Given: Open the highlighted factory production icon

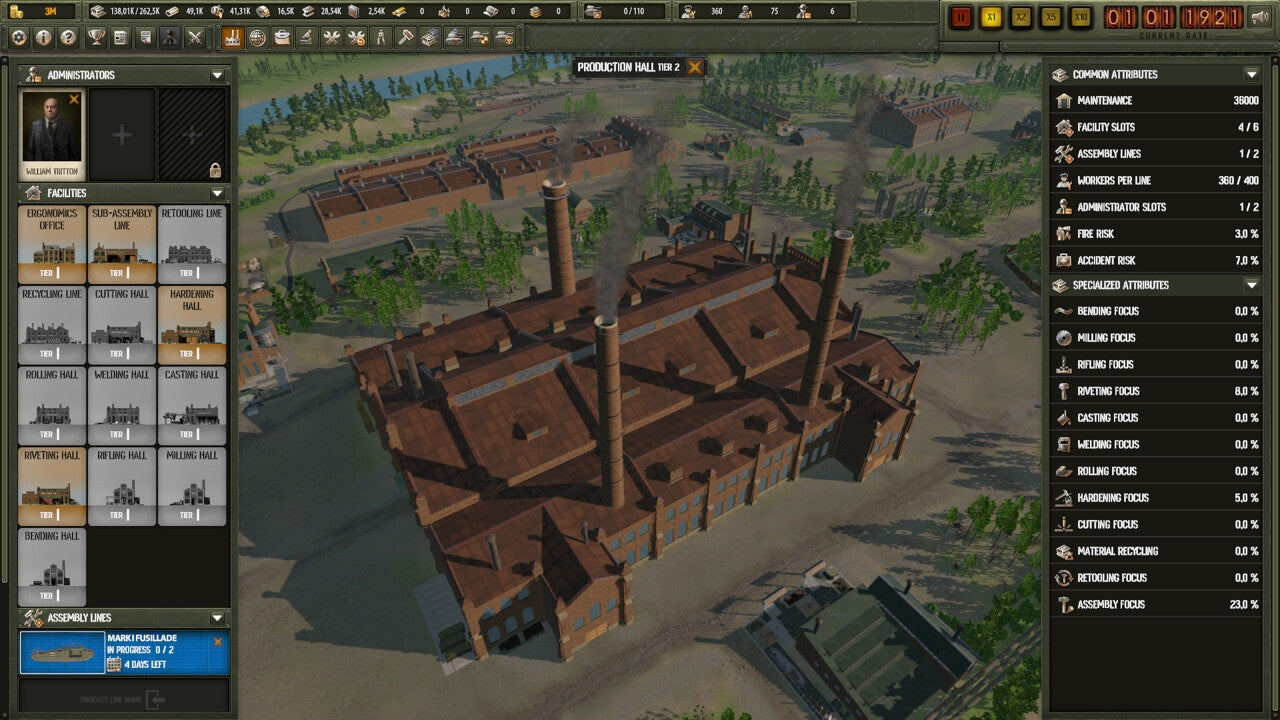Looking at the screenshot, I should point(234,37).
